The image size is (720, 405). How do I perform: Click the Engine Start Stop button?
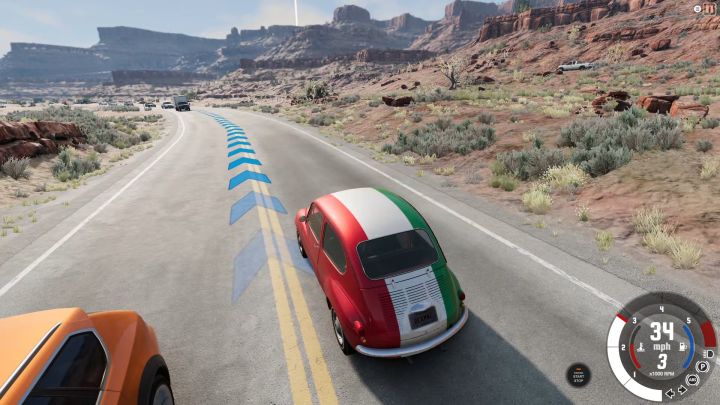click(x=578, y=375)
